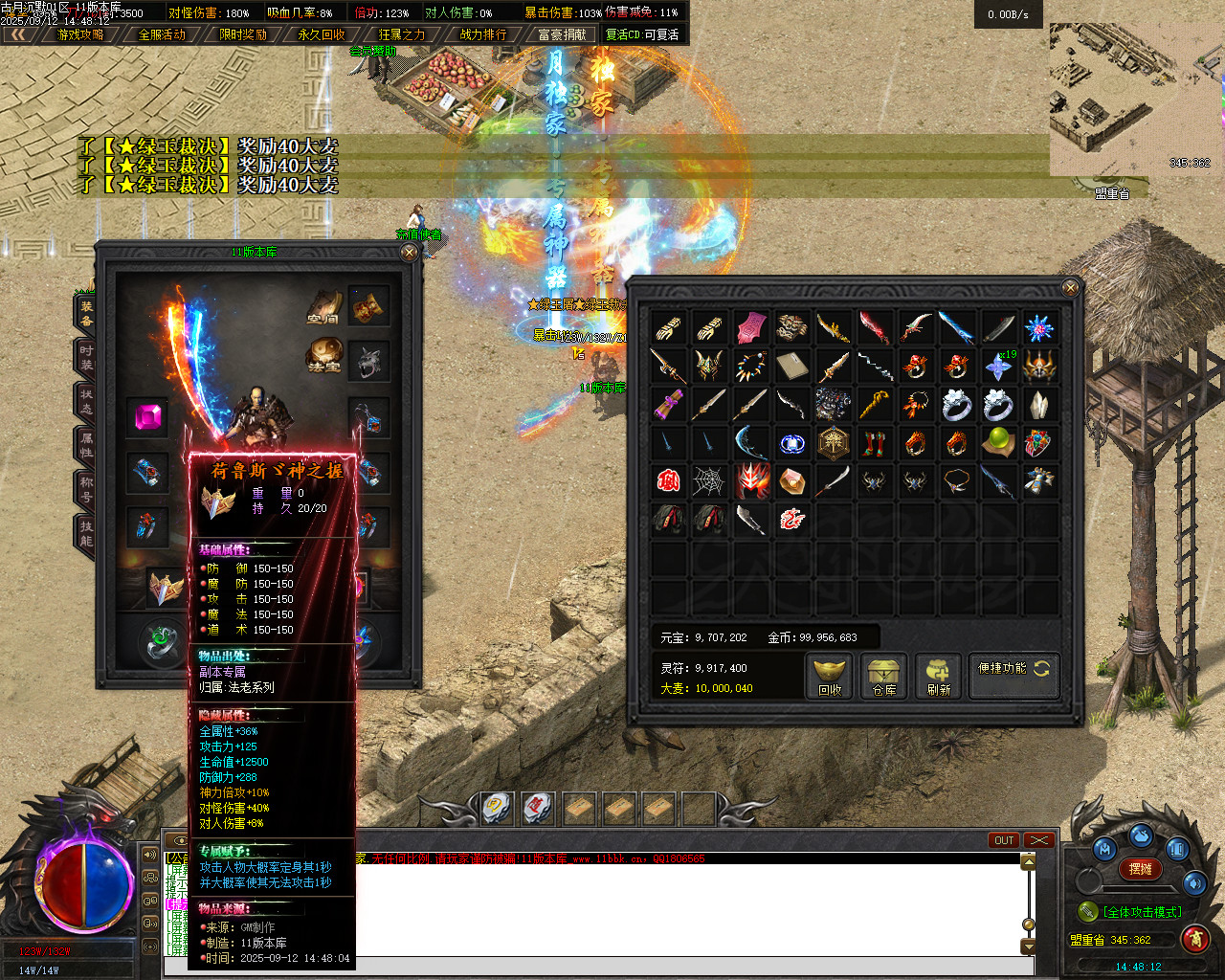This screenshot has width=1225, height=980.
Task: Open the 游戏攻略 game guide menu
Action: point(80,34)
